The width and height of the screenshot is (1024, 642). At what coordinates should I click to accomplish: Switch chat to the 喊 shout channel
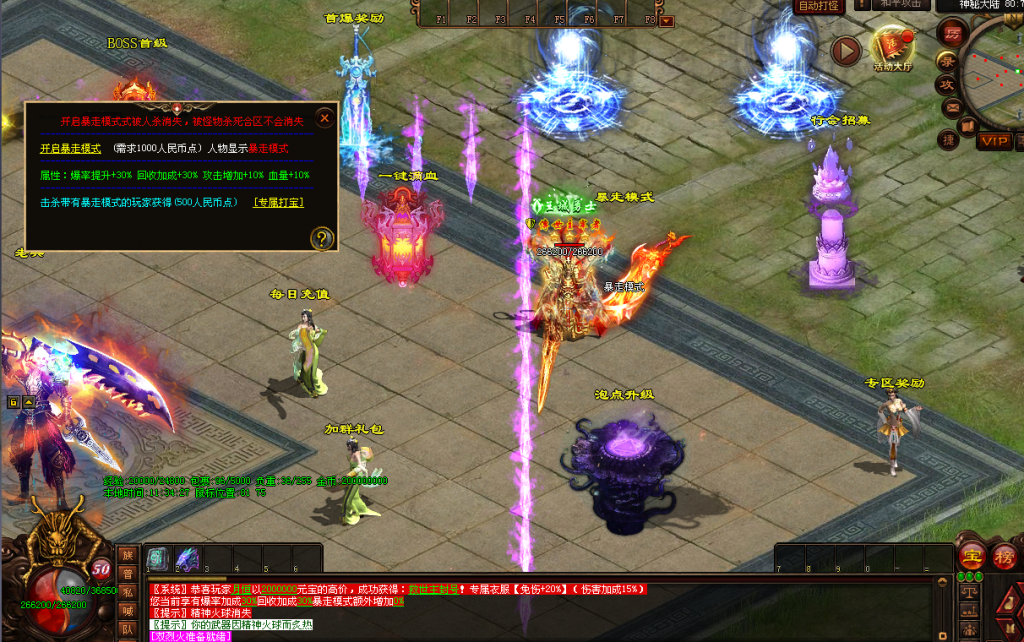[128, 609]
